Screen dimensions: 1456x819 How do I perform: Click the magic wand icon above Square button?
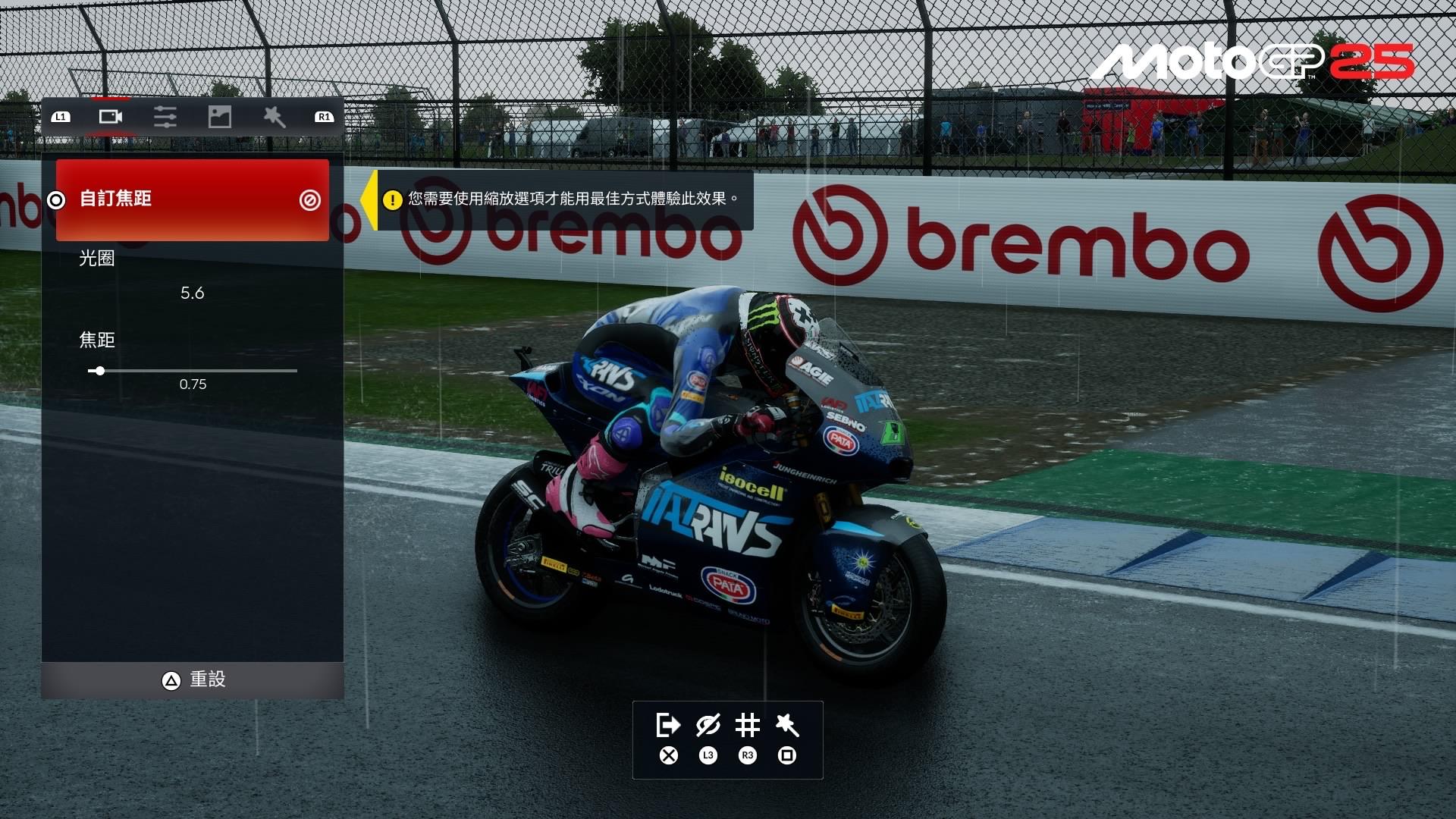coord(788,726)
